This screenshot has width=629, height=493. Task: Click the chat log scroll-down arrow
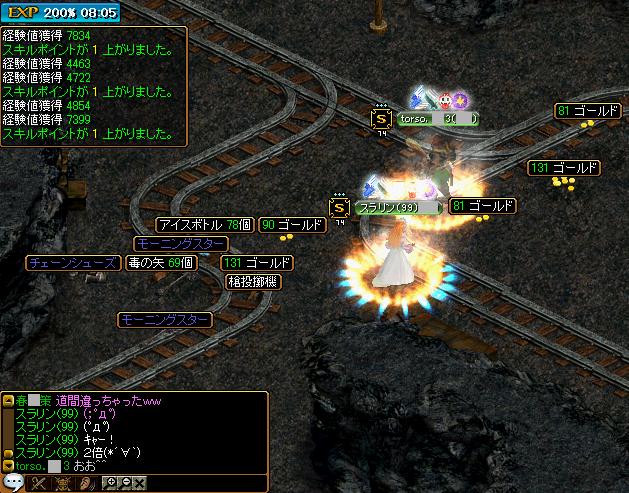tap(8, 465)
